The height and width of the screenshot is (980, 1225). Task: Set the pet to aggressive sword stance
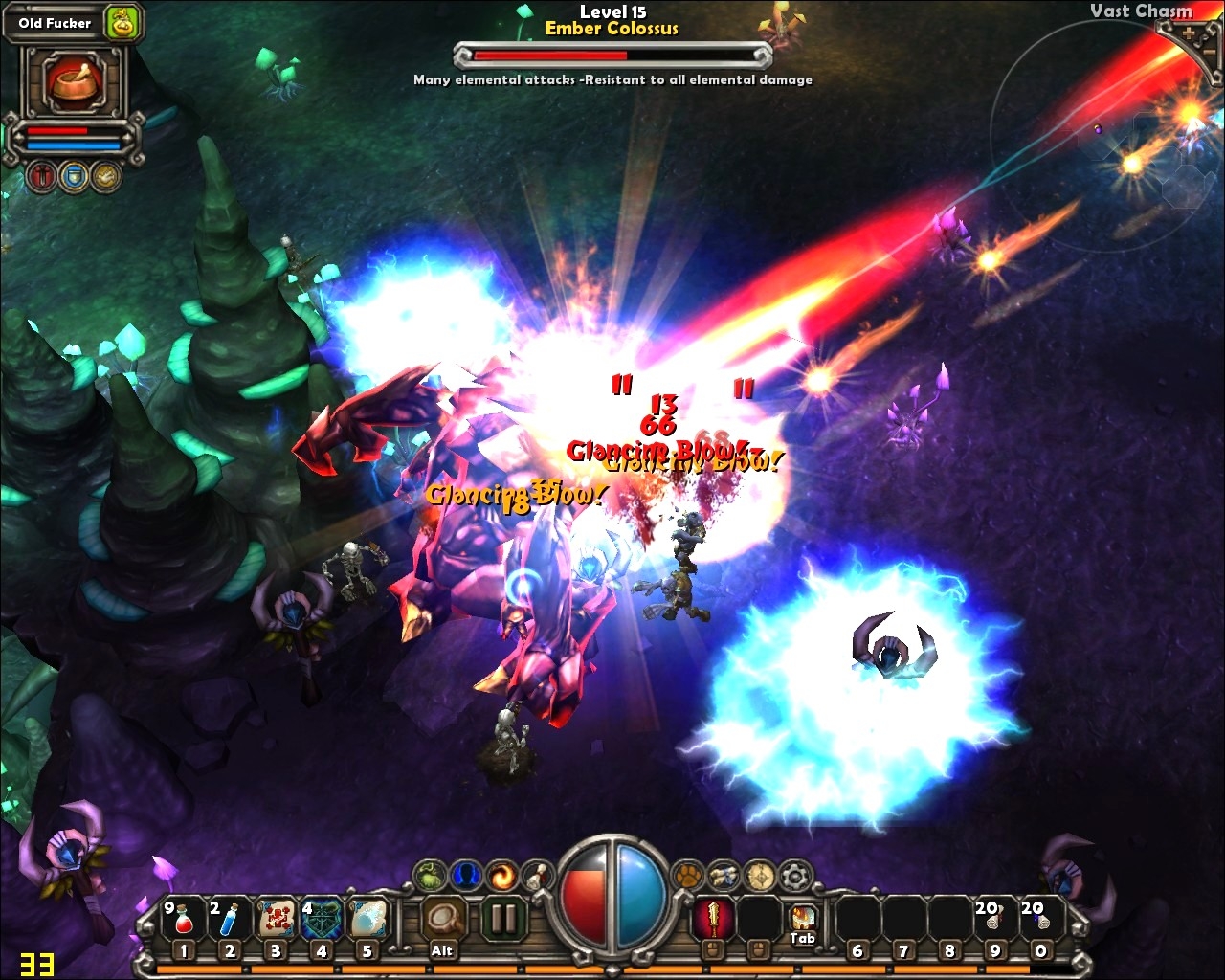point(42,176)
